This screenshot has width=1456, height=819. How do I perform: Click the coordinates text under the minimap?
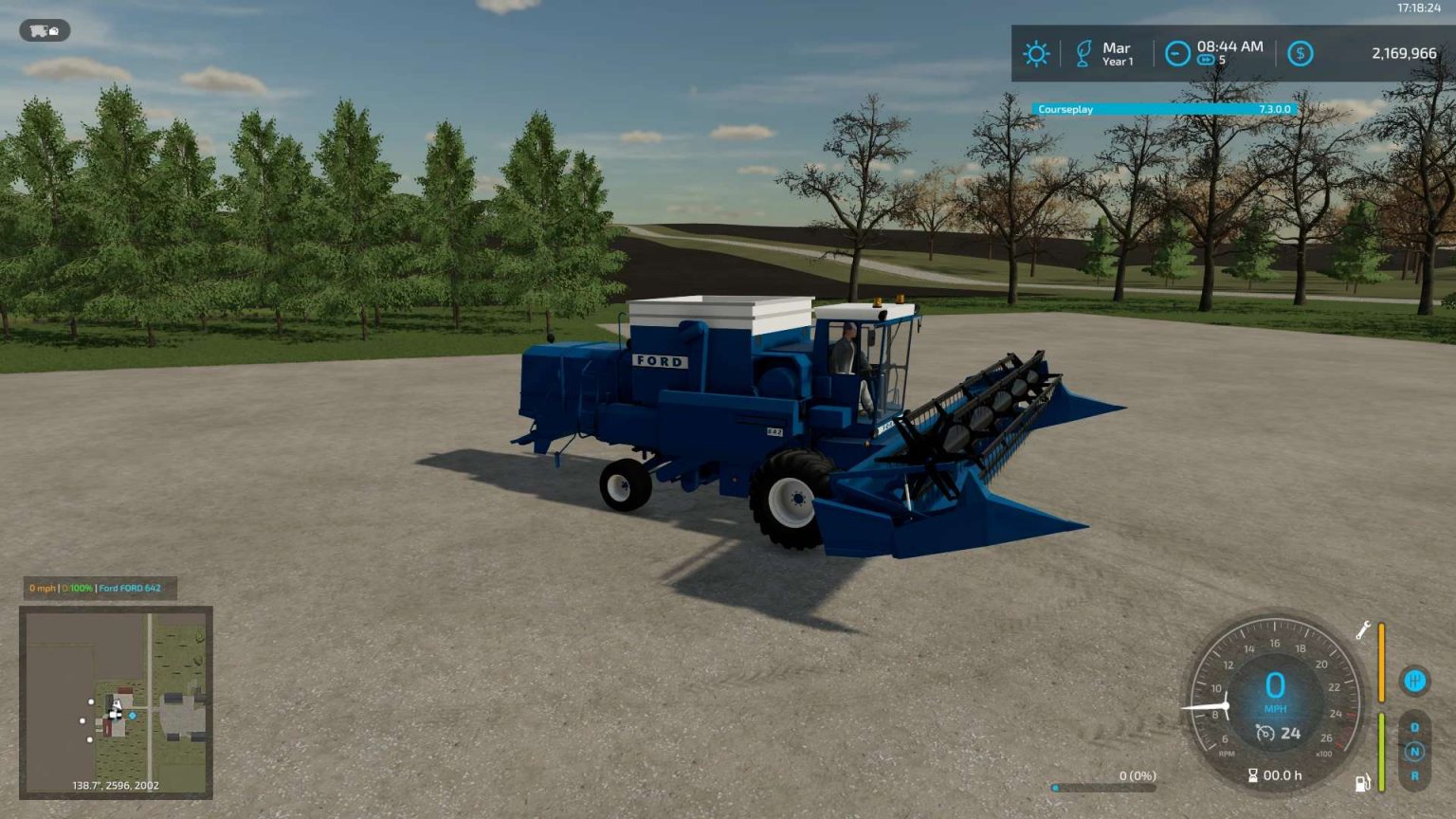114,785
